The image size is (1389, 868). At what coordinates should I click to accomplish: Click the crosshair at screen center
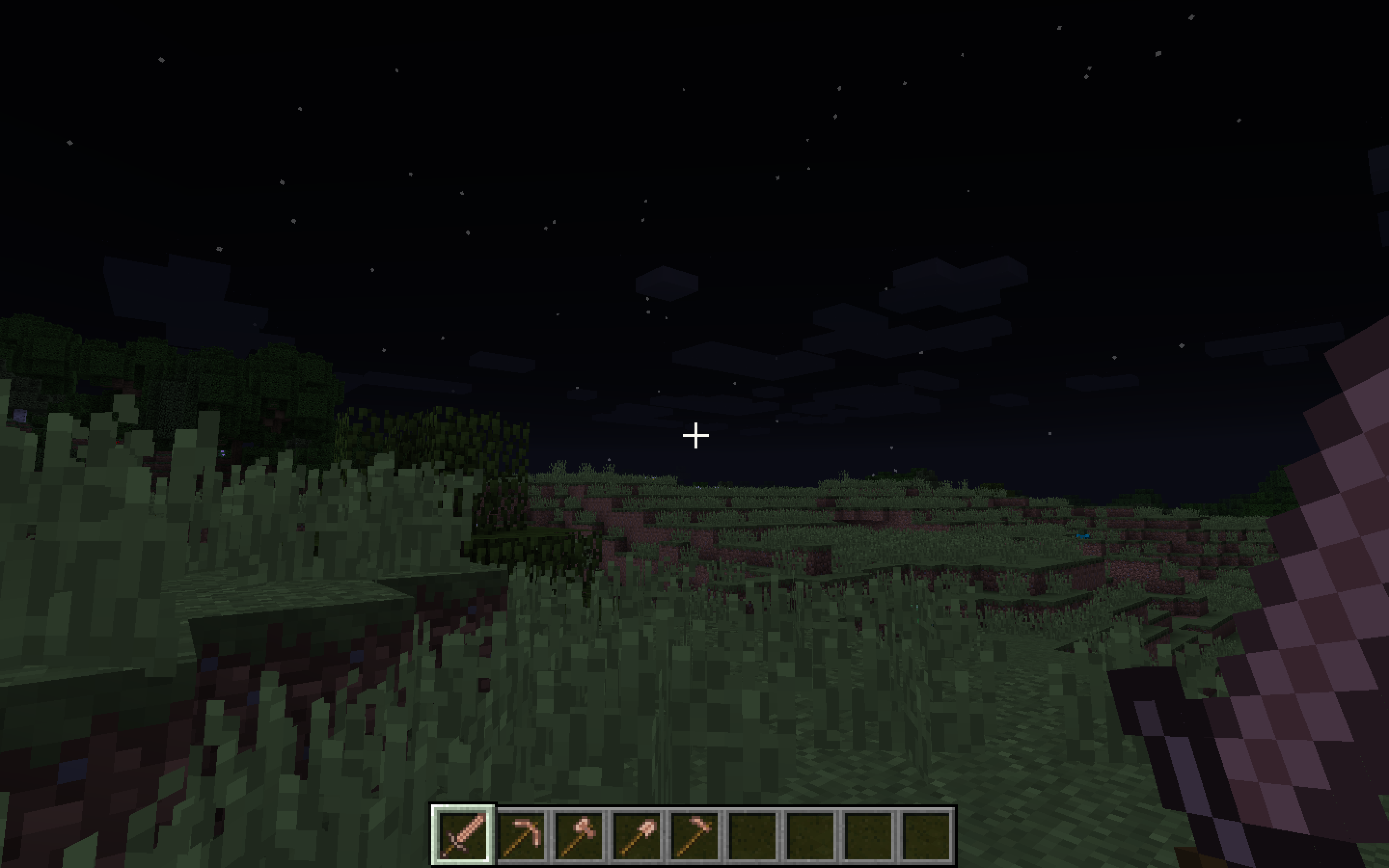coord(695,436)
